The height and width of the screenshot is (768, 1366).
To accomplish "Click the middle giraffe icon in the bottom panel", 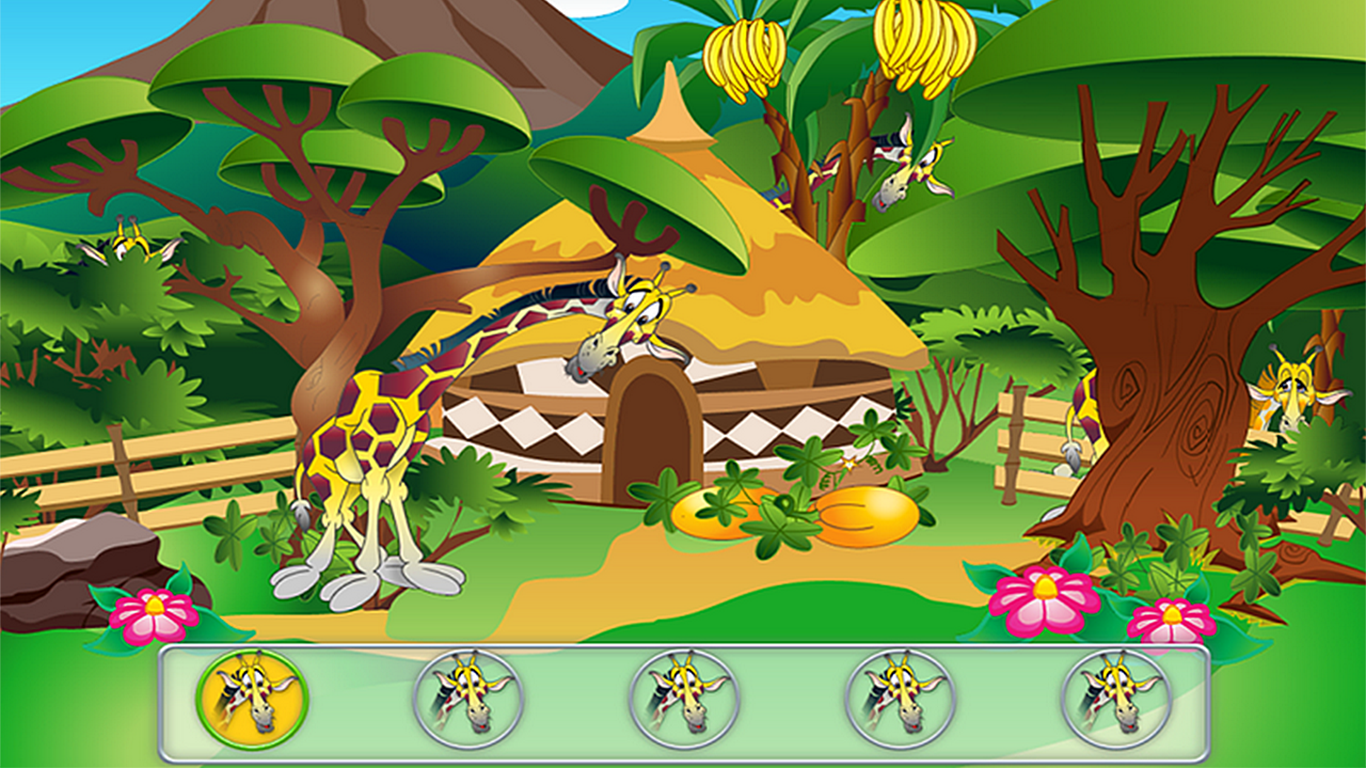I will pyautogui.click(x=683, y=700).
